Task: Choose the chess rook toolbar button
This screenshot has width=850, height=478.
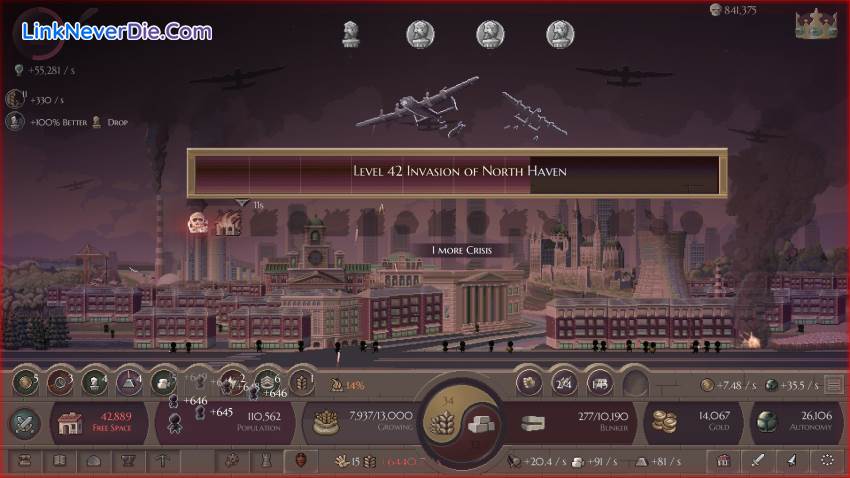Action: 265,461
